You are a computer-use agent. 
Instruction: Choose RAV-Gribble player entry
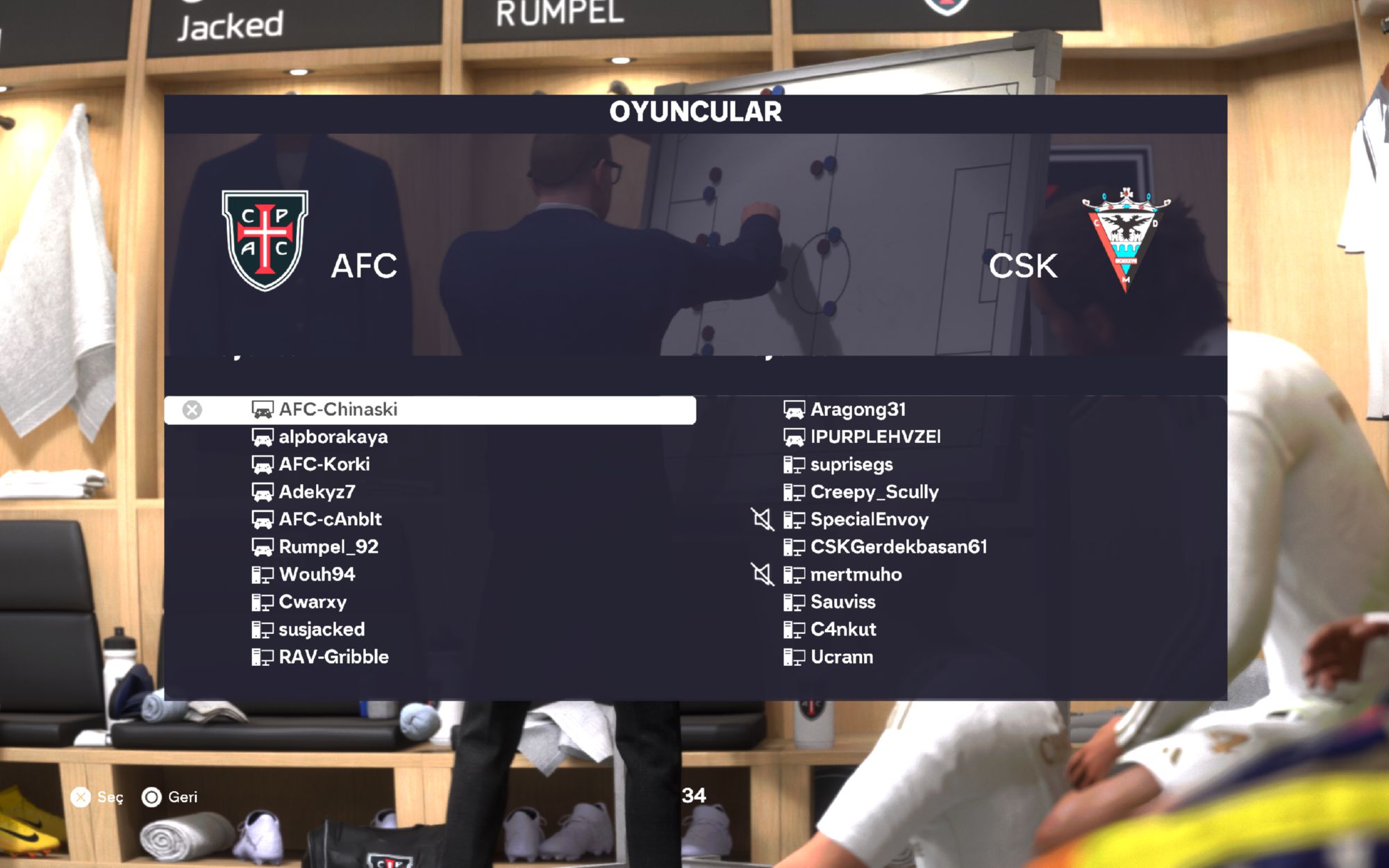click(333, 657)
